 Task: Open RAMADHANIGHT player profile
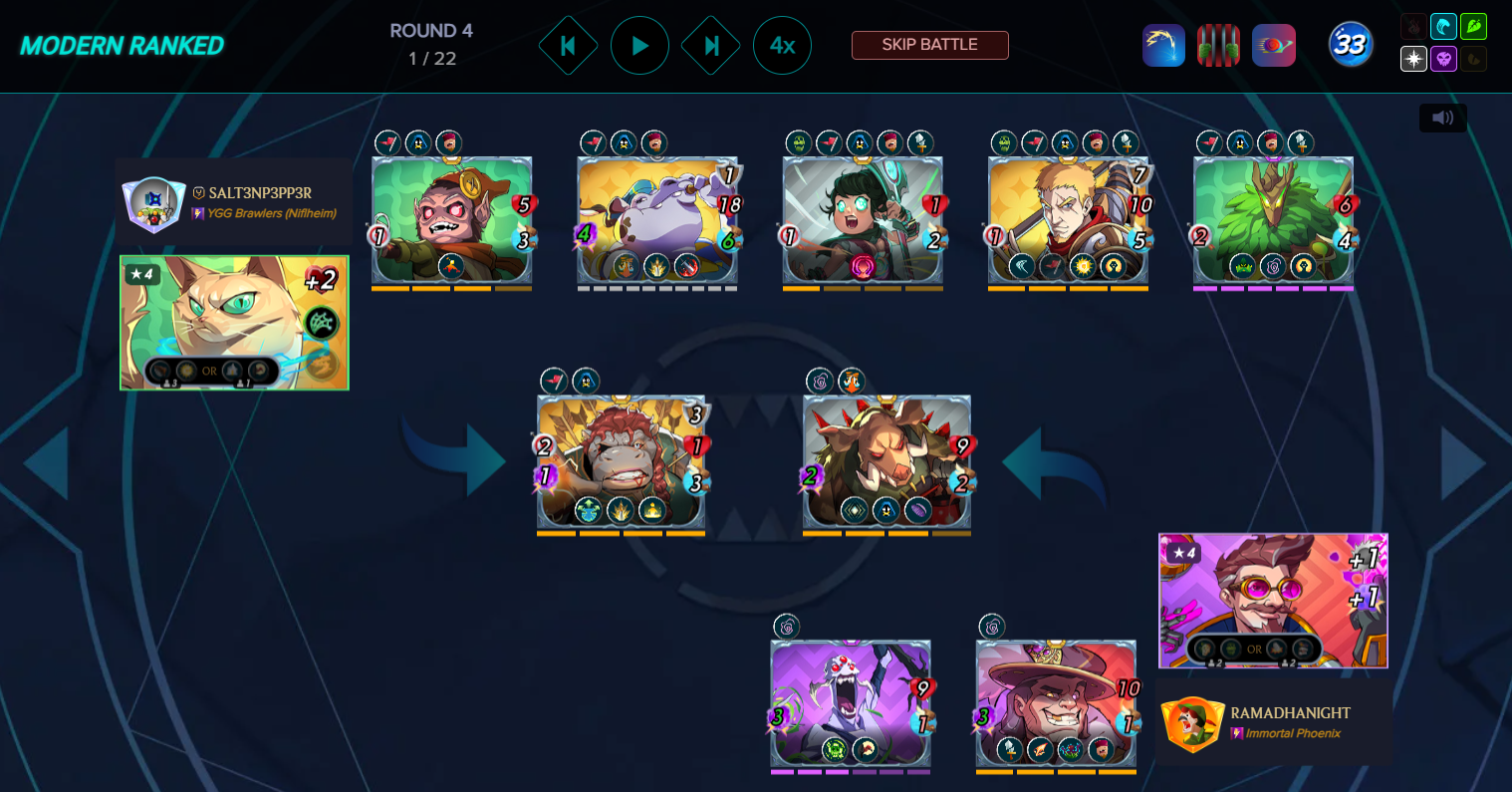(1290, 713)
